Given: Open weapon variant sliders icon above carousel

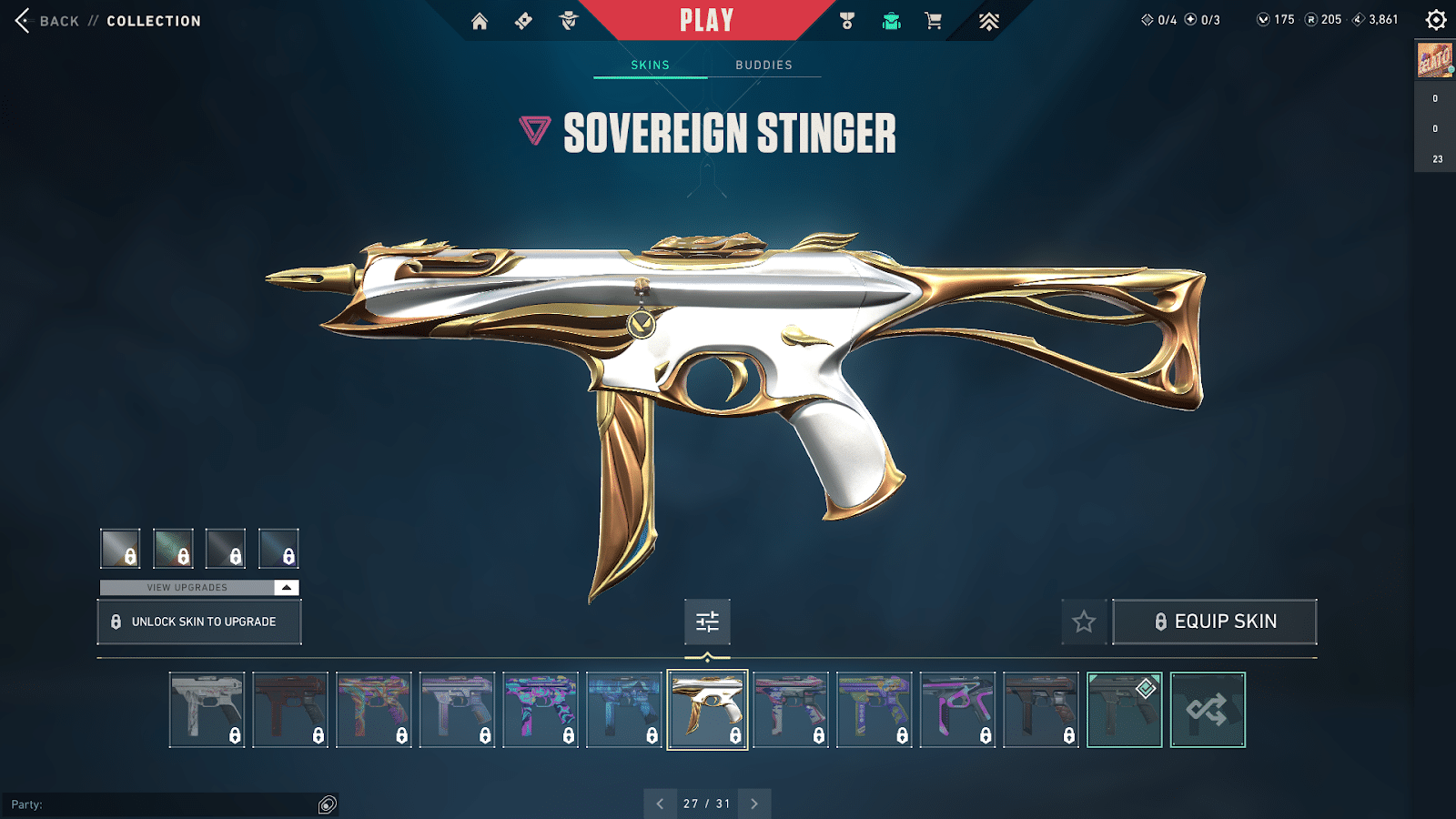Looking at the screenshot, I should (x=707, y=622).
